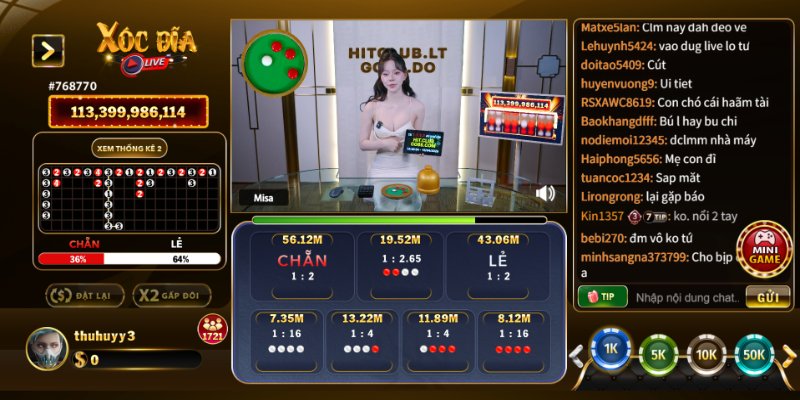
Task: Bet on four white dots at 1:16
Action: point(286,339)
